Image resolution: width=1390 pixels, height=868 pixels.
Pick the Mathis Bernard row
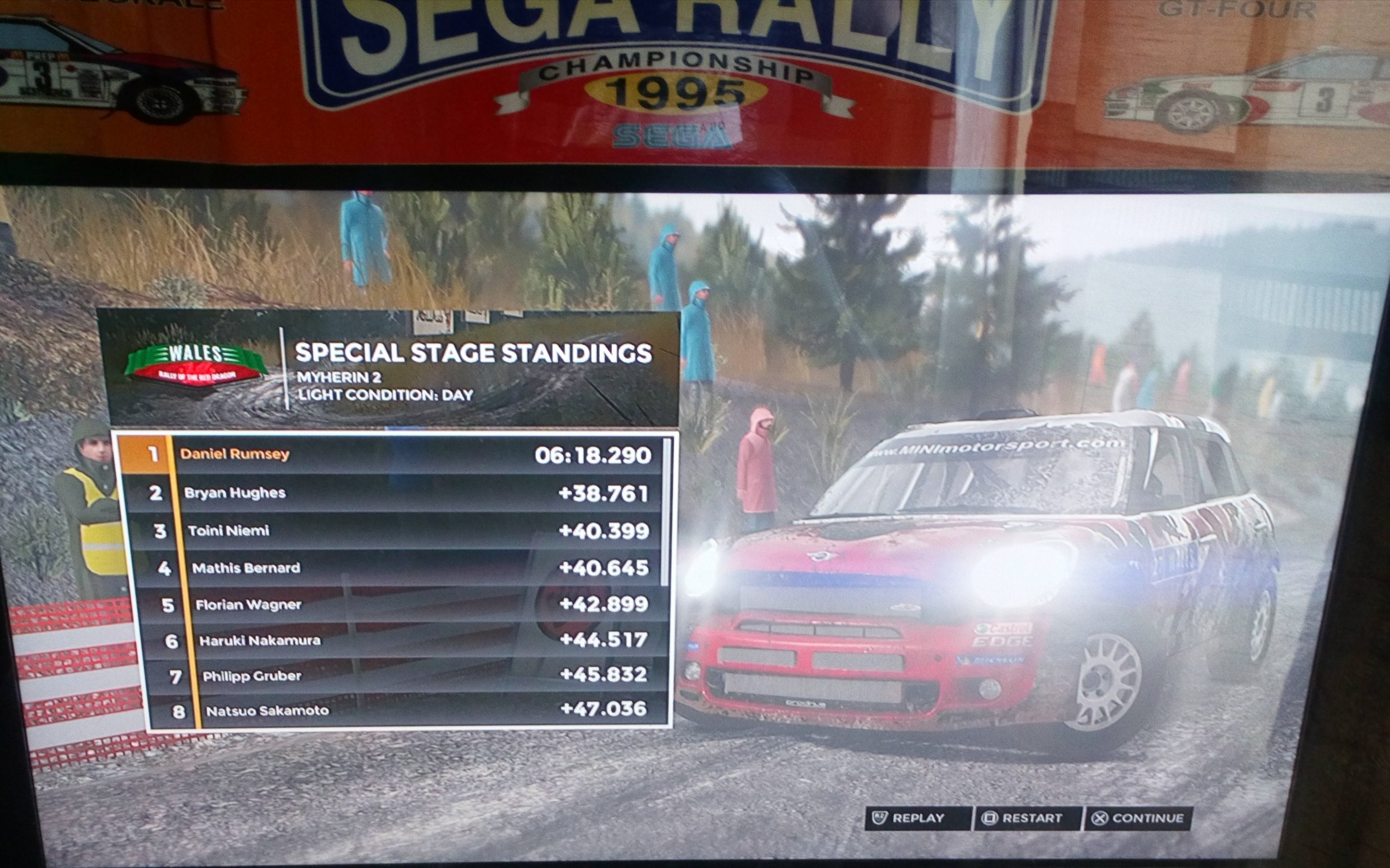(402, 568)
